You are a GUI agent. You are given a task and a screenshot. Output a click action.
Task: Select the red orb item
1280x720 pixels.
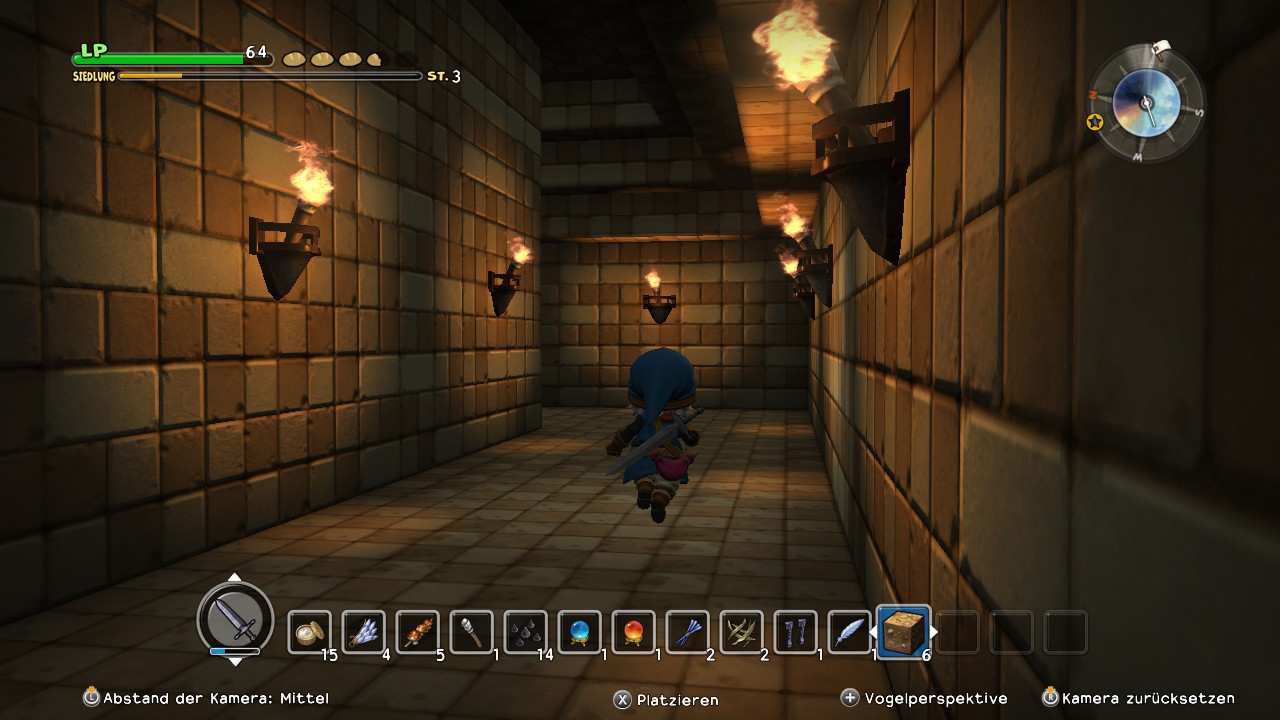[633, 632]
